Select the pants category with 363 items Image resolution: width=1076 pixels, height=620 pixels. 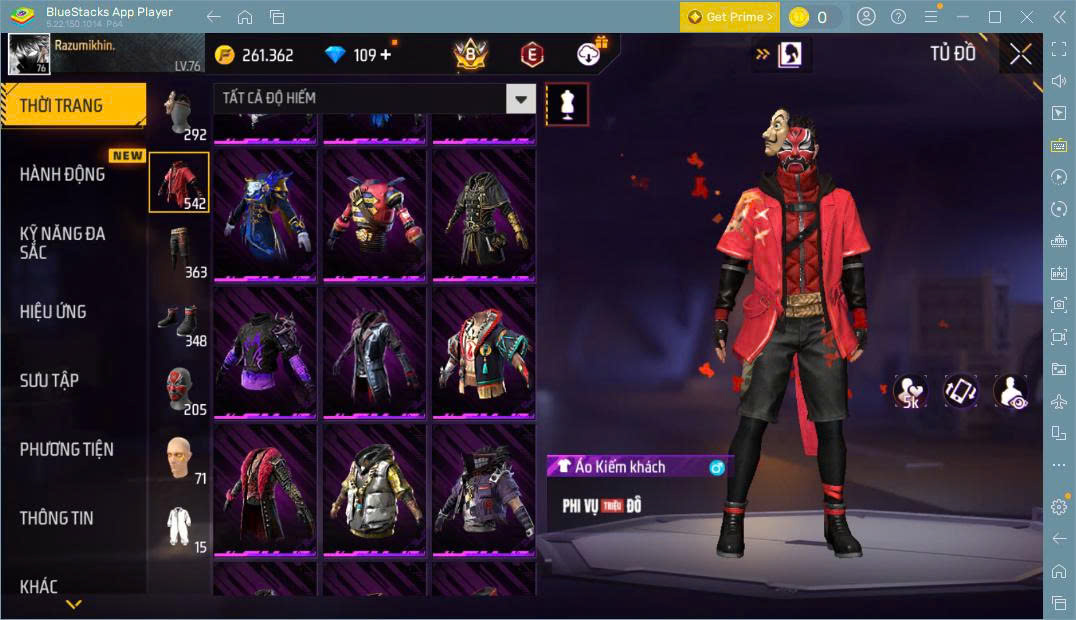click(x=180, y=252)
